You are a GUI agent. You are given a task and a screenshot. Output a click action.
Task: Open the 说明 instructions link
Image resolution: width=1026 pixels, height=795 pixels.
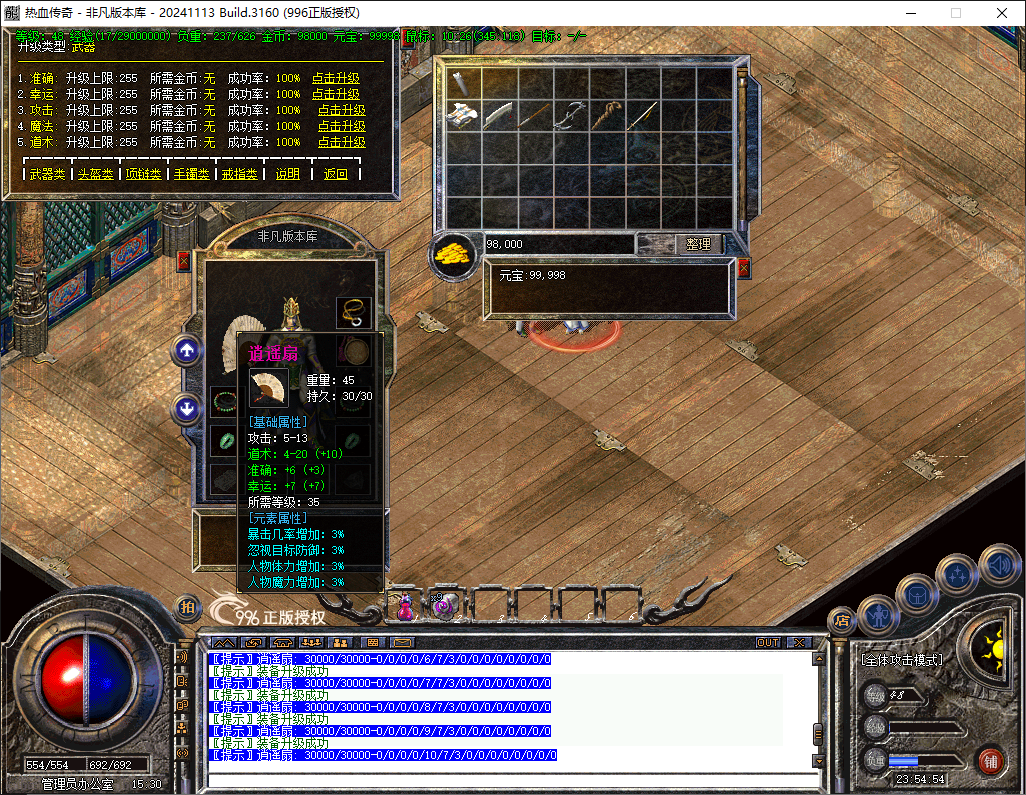pos(287,174)
